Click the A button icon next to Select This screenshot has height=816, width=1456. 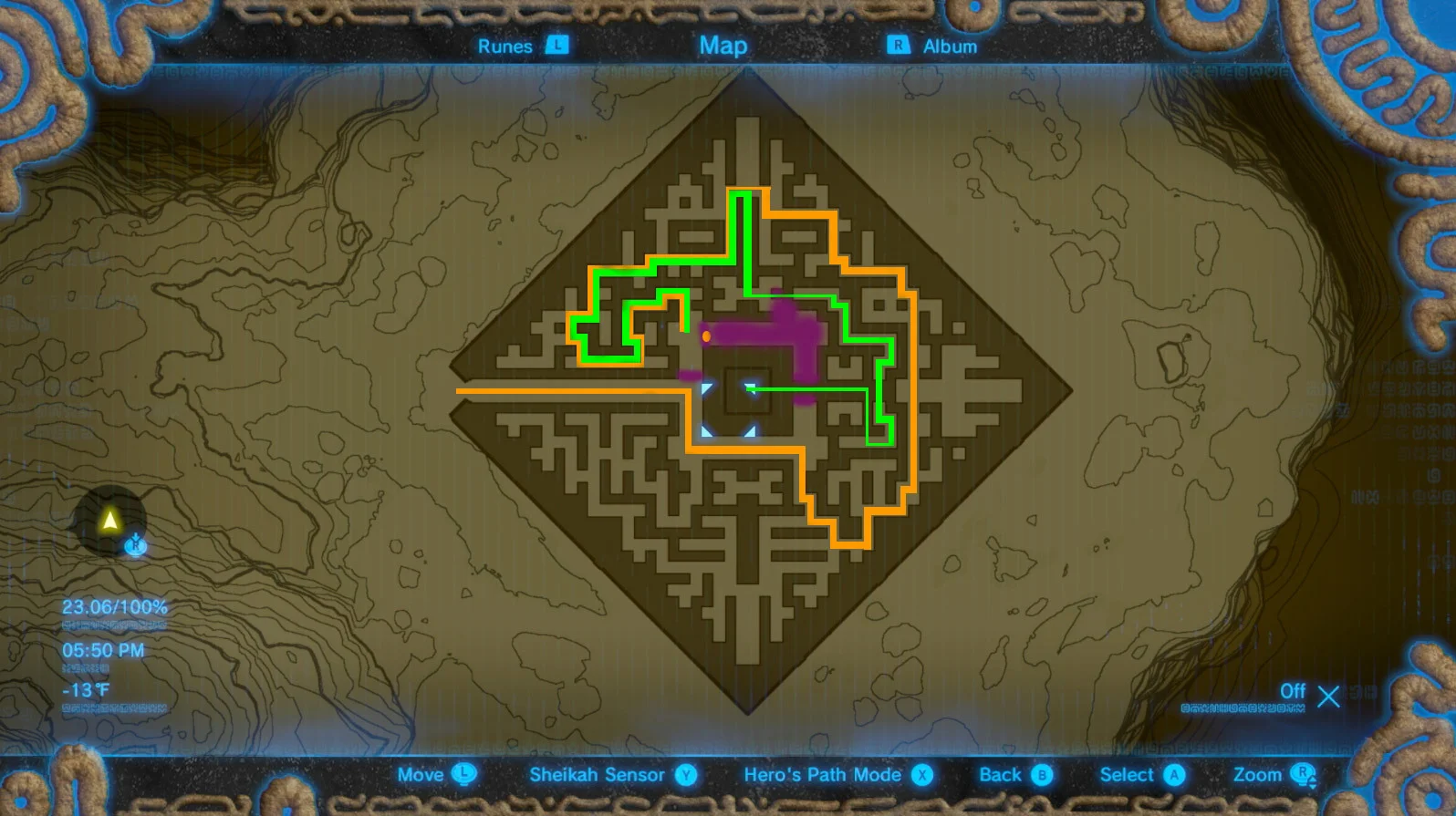click(1175, 774)
